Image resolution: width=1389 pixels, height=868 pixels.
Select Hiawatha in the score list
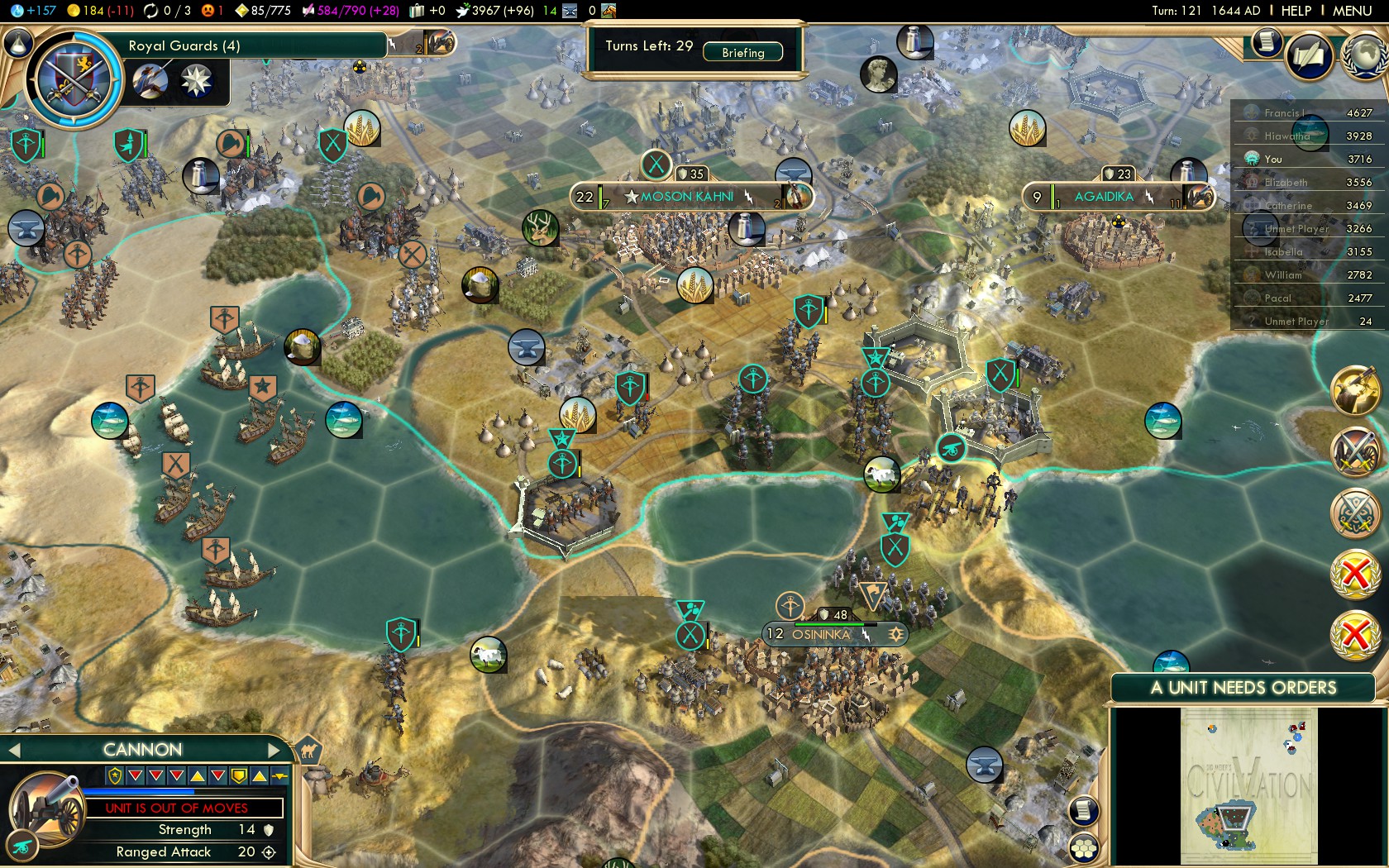pyautogui.click(x=1286, y=136)
